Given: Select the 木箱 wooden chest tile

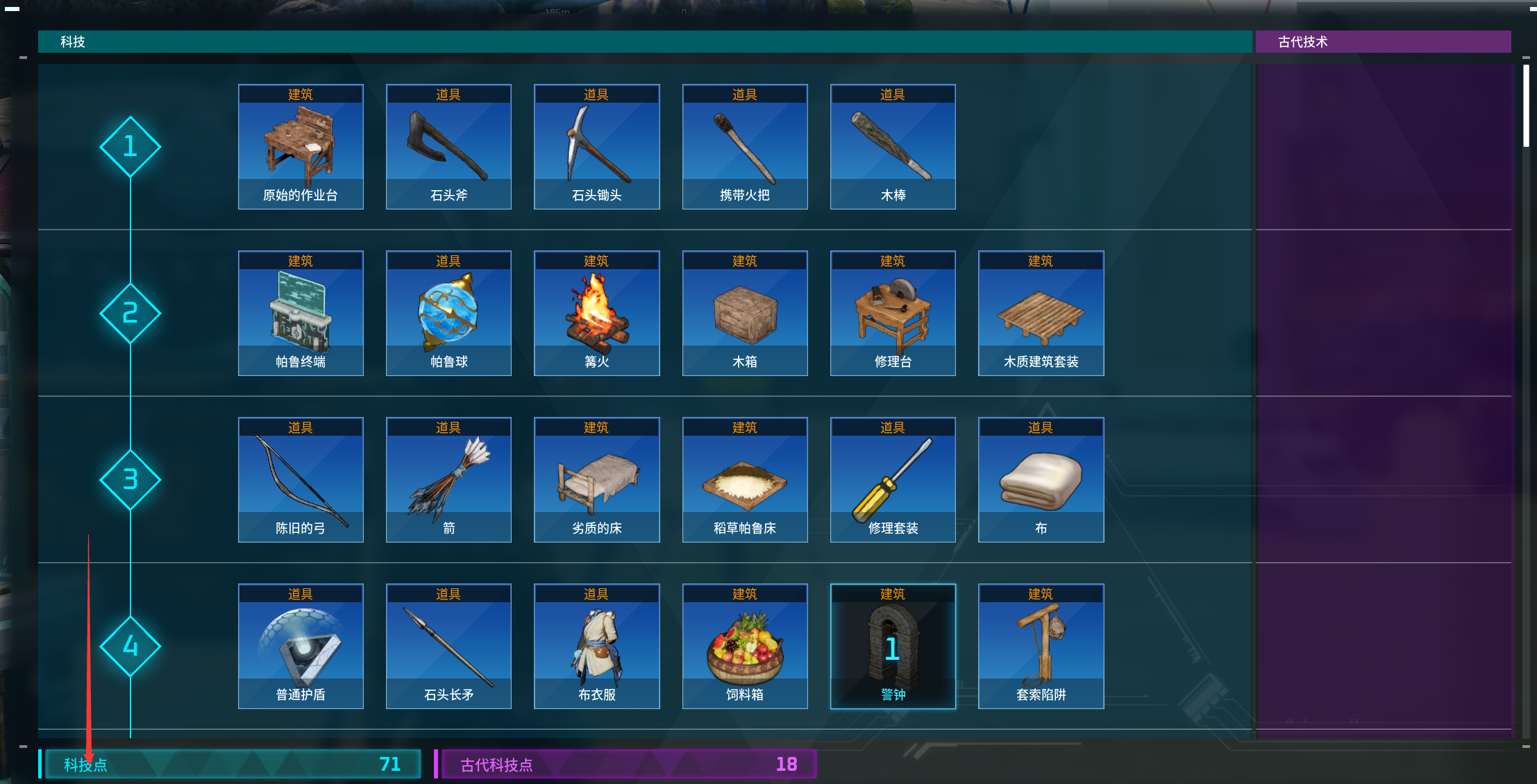Looking at the screenshot, I should click(745, 314).
